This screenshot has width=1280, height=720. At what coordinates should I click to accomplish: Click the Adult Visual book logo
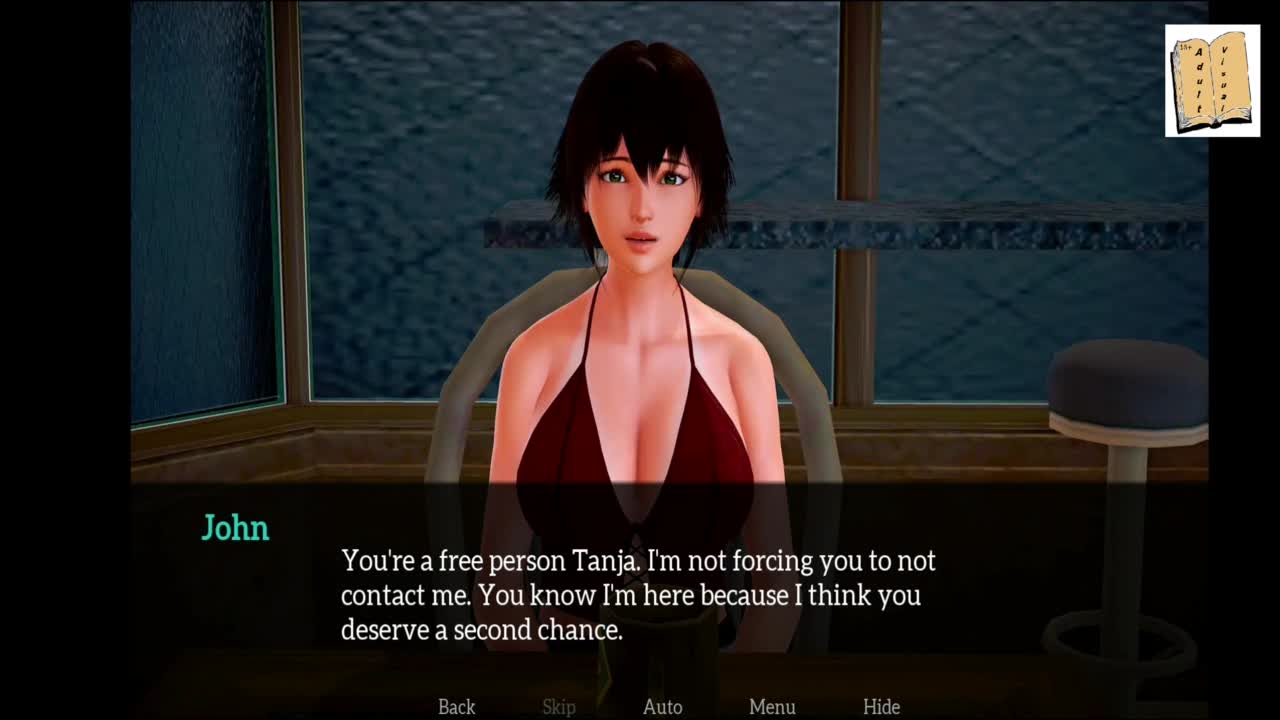tap(1212, 81)
